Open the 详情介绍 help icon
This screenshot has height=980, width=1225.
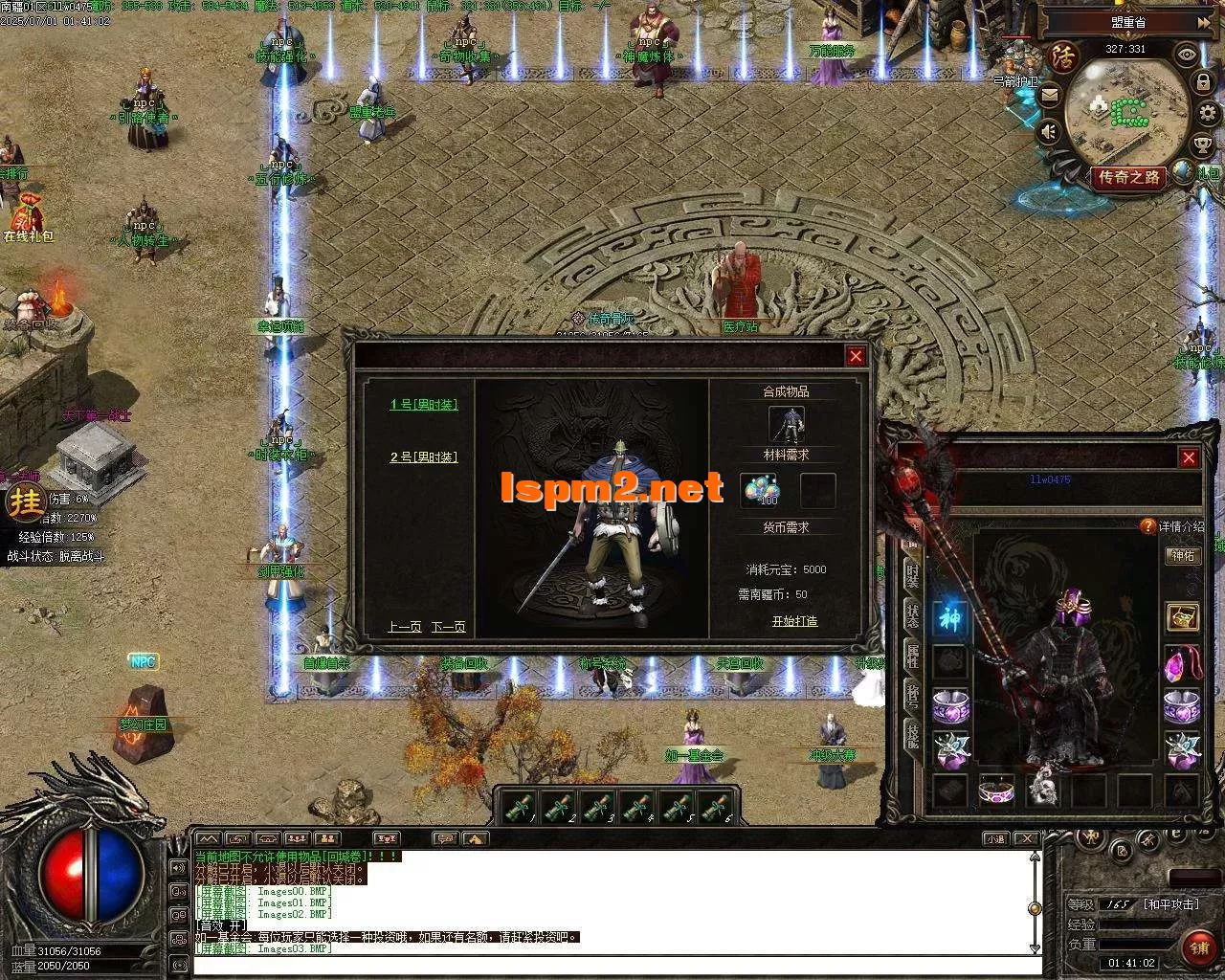pyautogui.click(x=1148, y=525)
